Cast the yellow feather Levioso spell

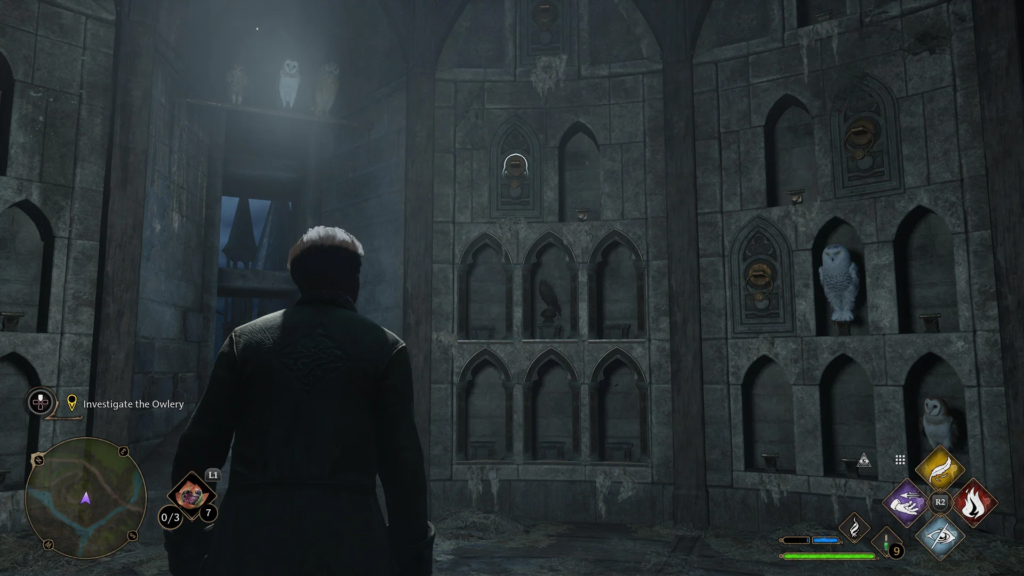939,468
